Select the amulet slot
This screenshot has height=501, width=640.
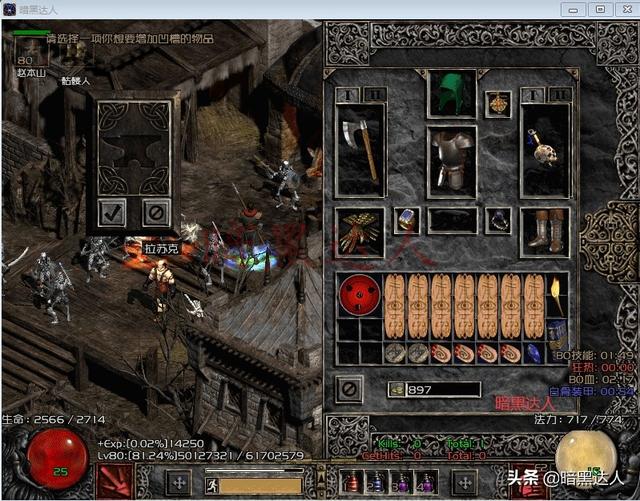coord(498,103)
